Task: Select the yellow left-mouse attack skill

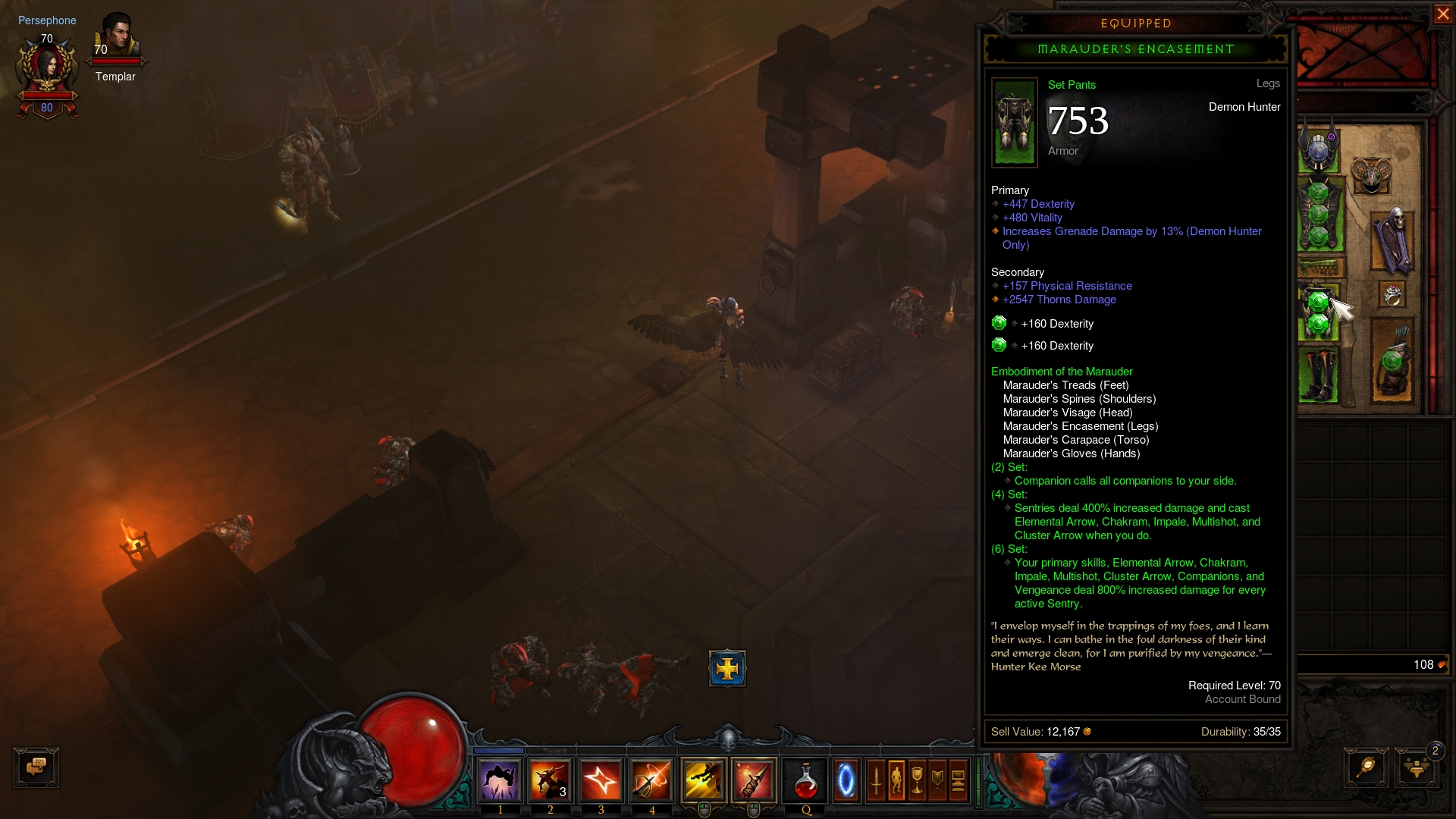Action: pyautogui.click(x=704, y=780)
